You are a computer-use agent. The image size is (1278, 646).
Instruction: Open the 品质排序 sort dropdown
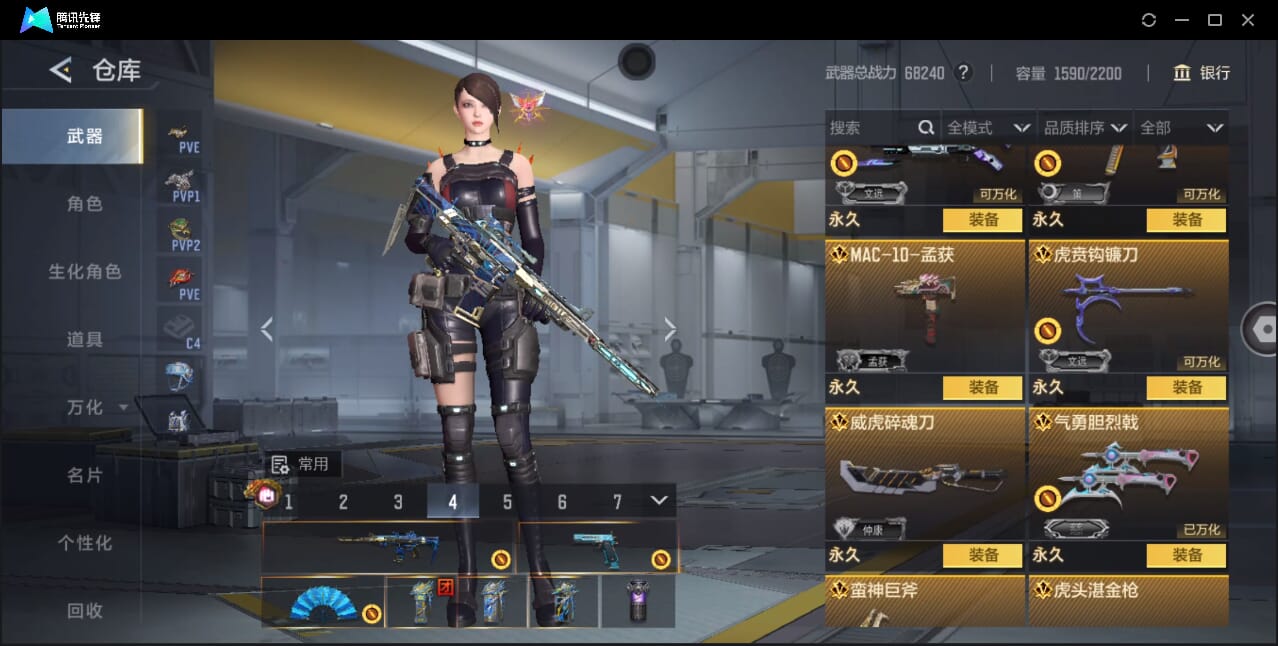[x=1085, y=128]
